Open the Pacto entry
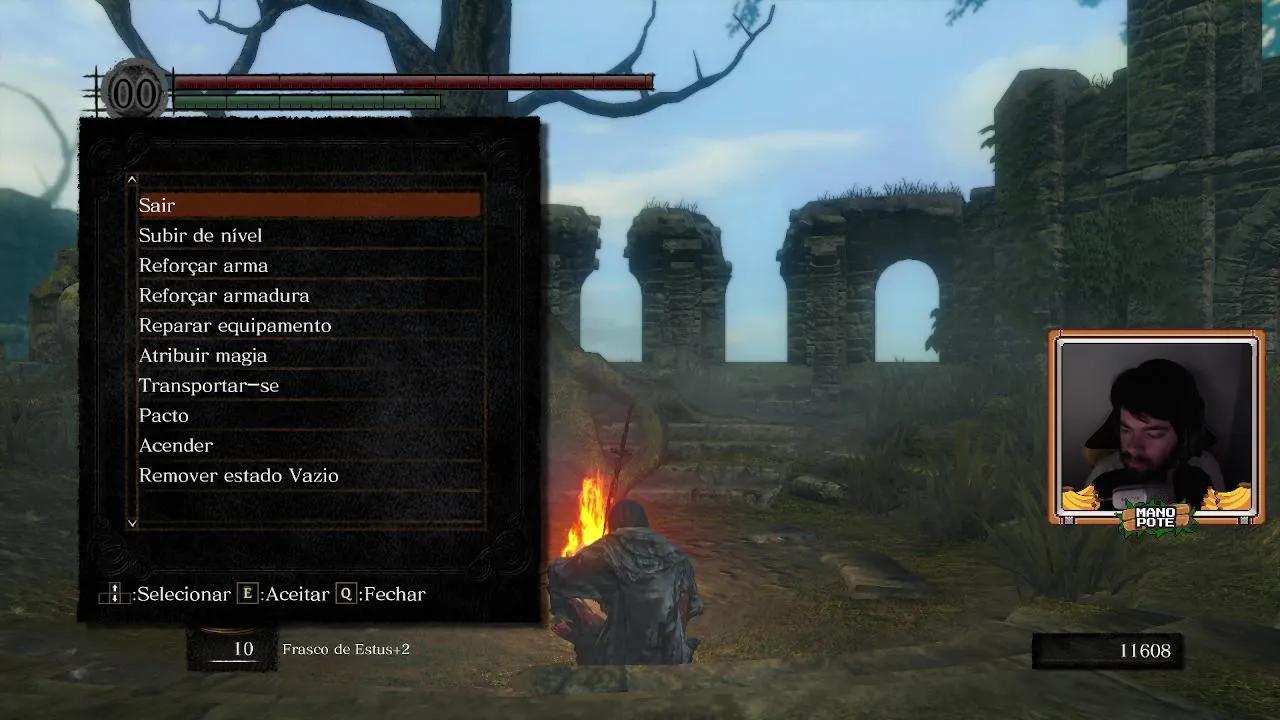The width and height of the screenshot is (1280, 720). pos(309,415)
